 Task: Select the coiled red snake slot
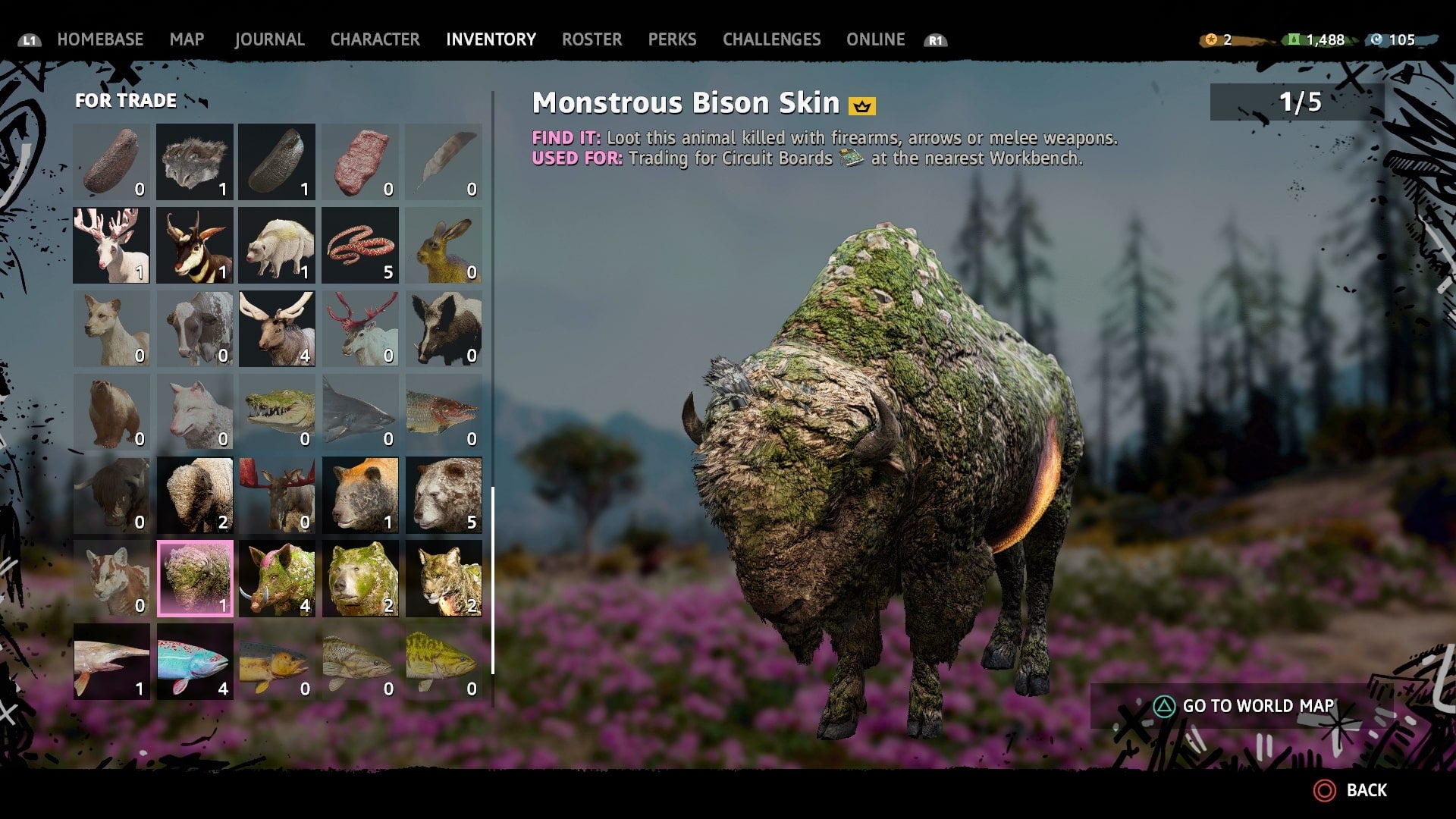pyautogui.click(x=360, y=246)
